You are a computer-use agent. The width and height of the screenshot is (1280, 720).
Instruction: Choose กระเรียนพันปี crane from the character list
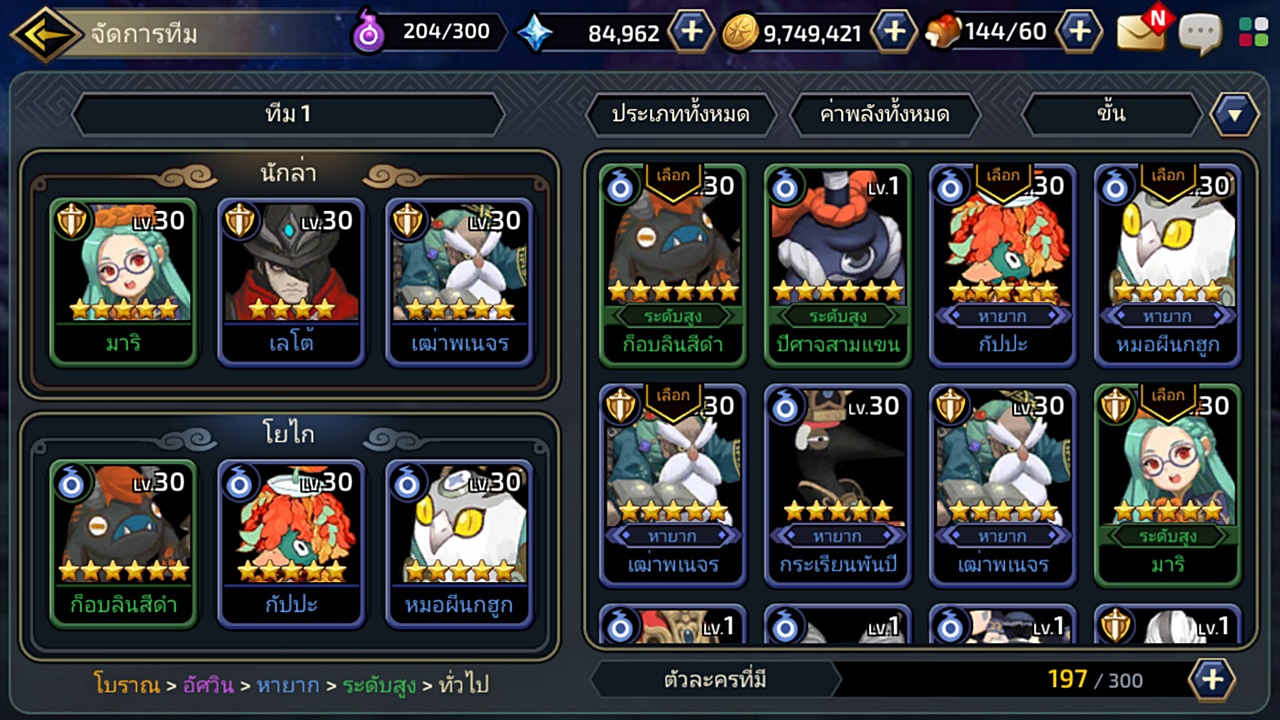[838, 485]
